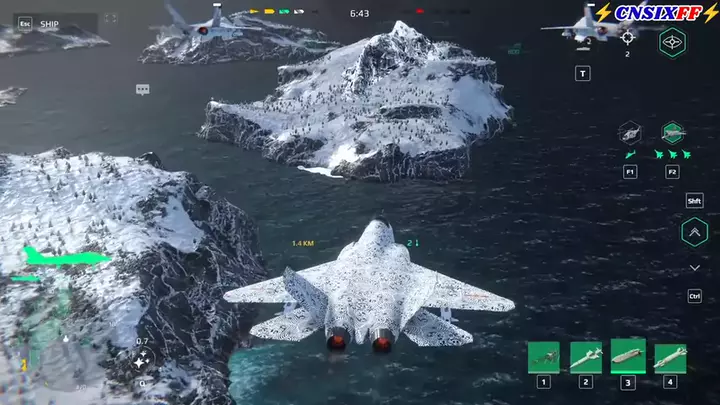Viewport: 720px width, 405px height.
Task: Select the highlighted weapon slot 3 bomb
Action: (628, 354)
